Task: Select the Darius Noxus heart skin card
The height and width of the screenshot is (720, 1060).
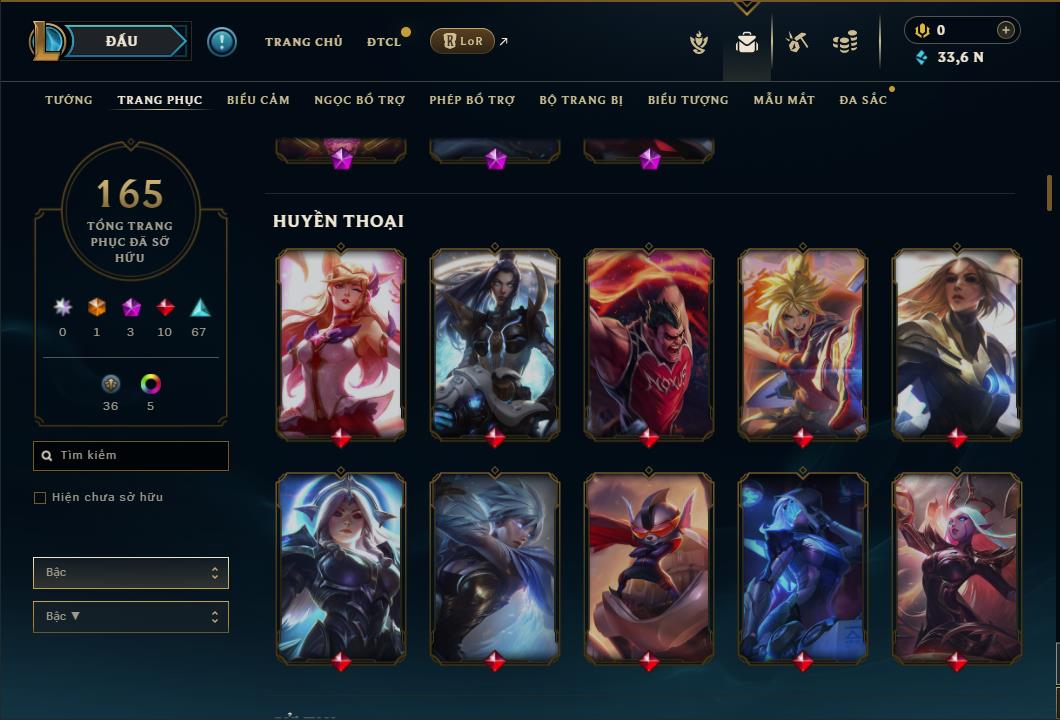Action: click(x=649, y=343)
